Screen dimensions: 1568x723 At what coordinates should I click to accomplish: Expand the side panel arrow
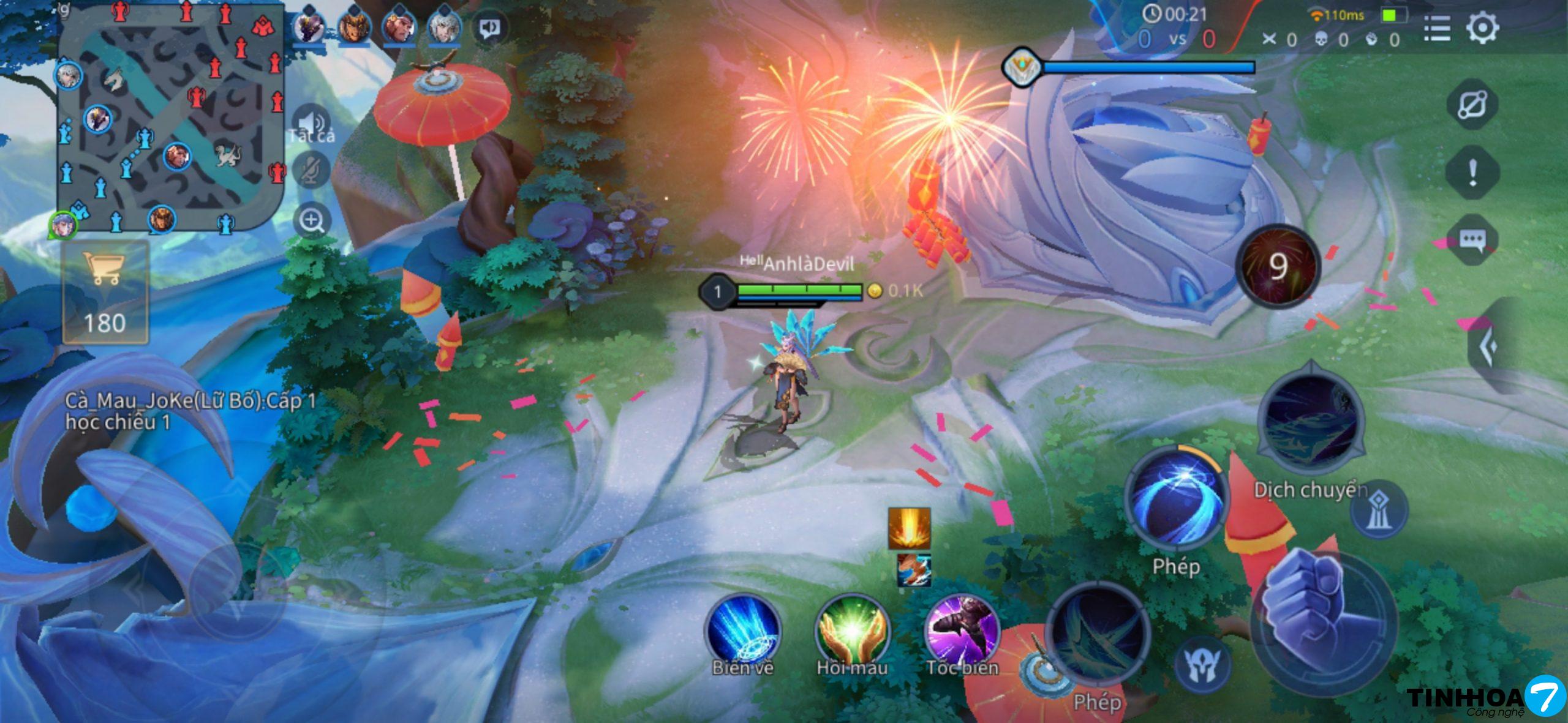(1490, 347)
